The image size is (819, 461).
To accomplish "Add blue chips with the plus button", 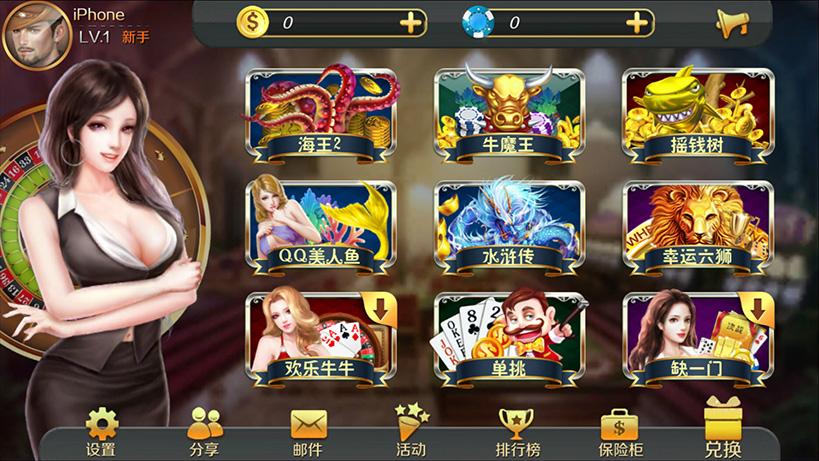I will point(638,22).
